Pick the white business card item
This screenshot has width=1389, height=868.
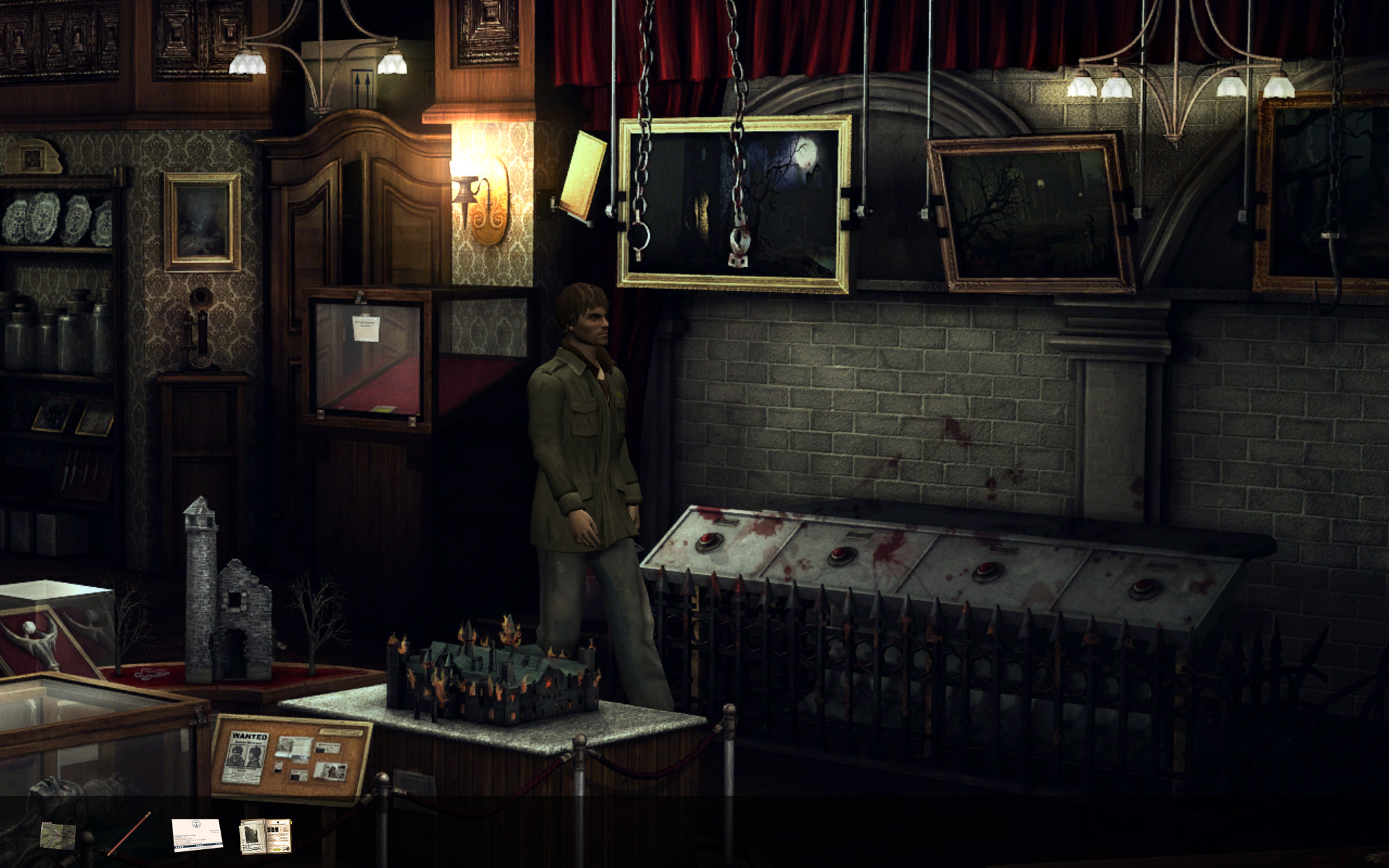(x=197, y=835)
